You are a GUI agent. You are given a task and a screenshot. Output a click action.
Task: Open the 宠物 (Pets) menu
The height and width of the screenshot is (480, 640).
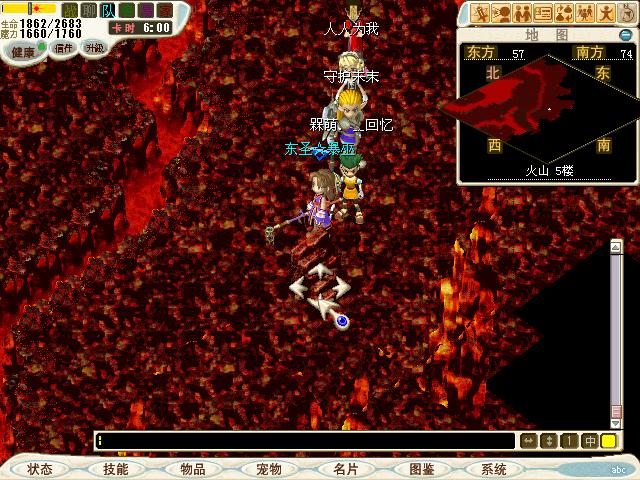click(268, 468)
